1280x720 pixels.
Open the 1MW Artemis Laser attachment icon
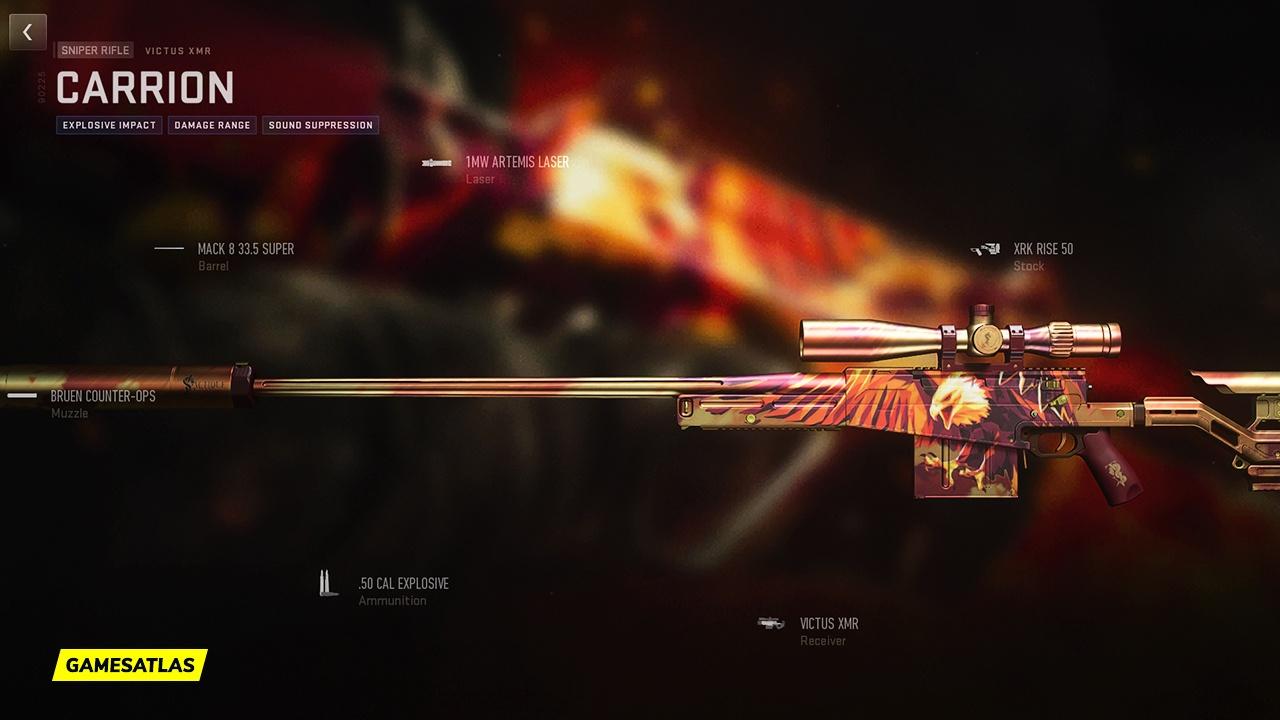point(435,160)
